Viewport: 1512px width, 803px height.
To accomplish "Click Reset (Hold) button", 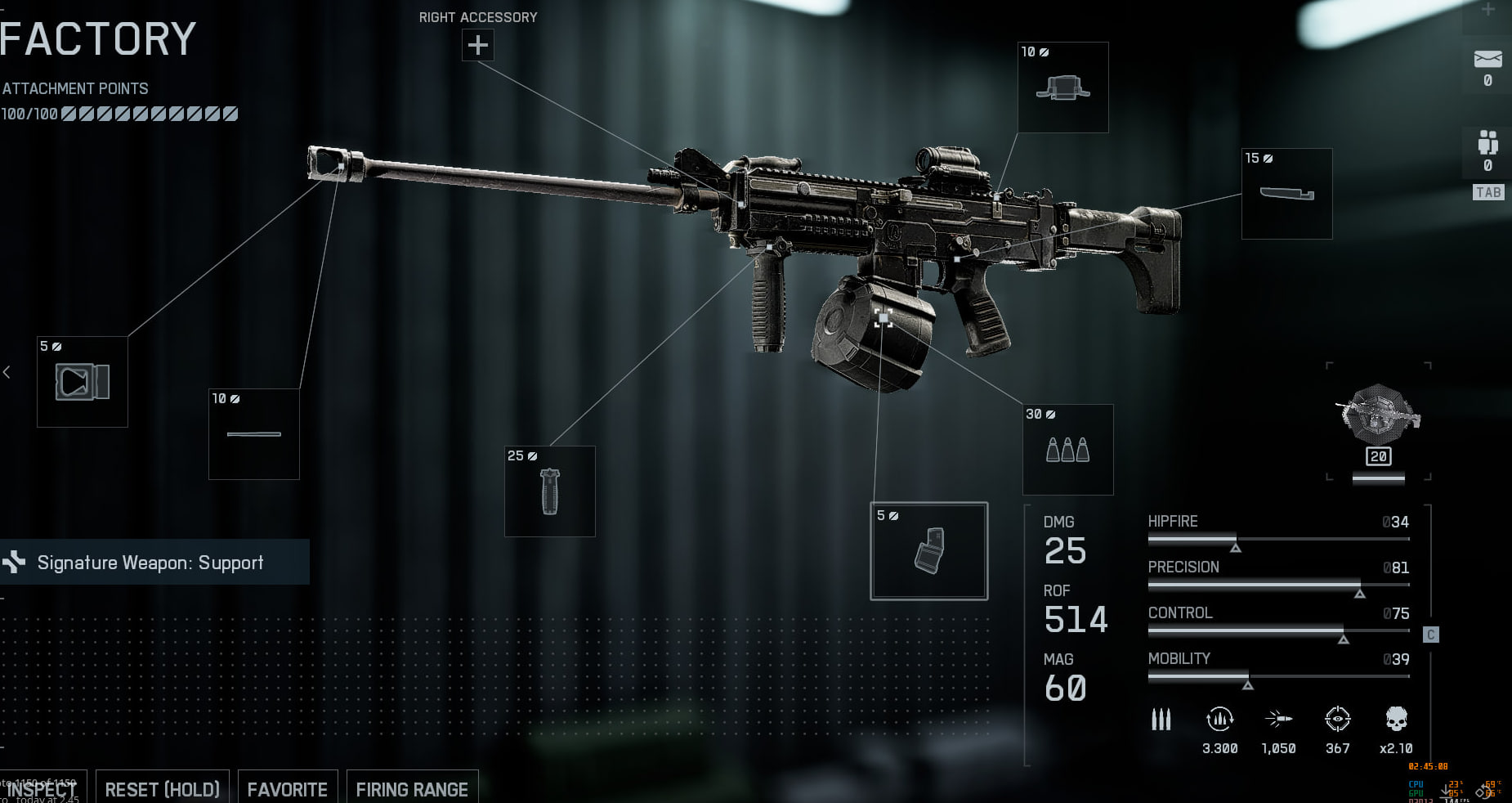I will point(163,789).
